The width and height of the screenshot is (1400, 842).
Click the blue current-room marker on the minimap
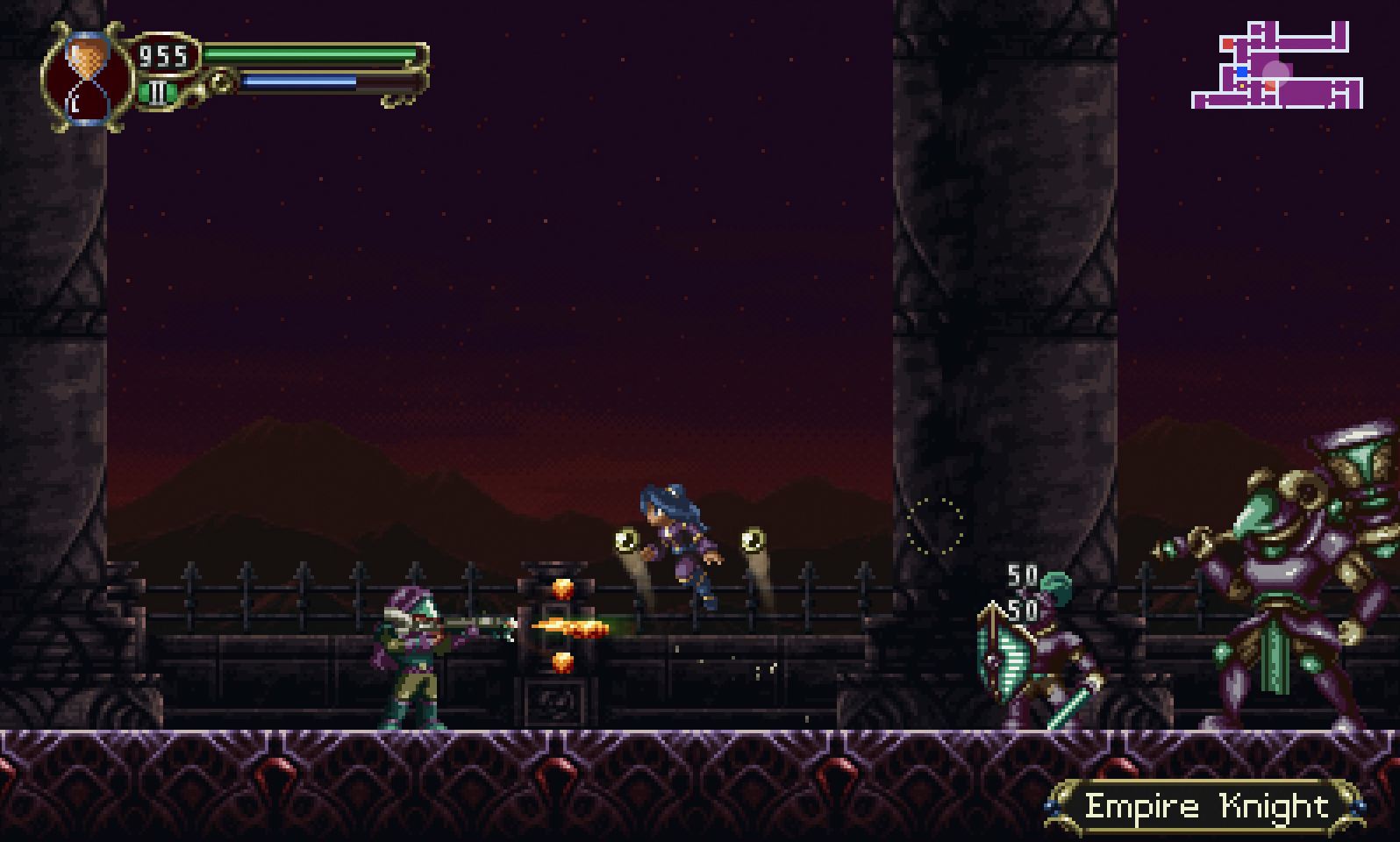click(x=1242, y=72)
